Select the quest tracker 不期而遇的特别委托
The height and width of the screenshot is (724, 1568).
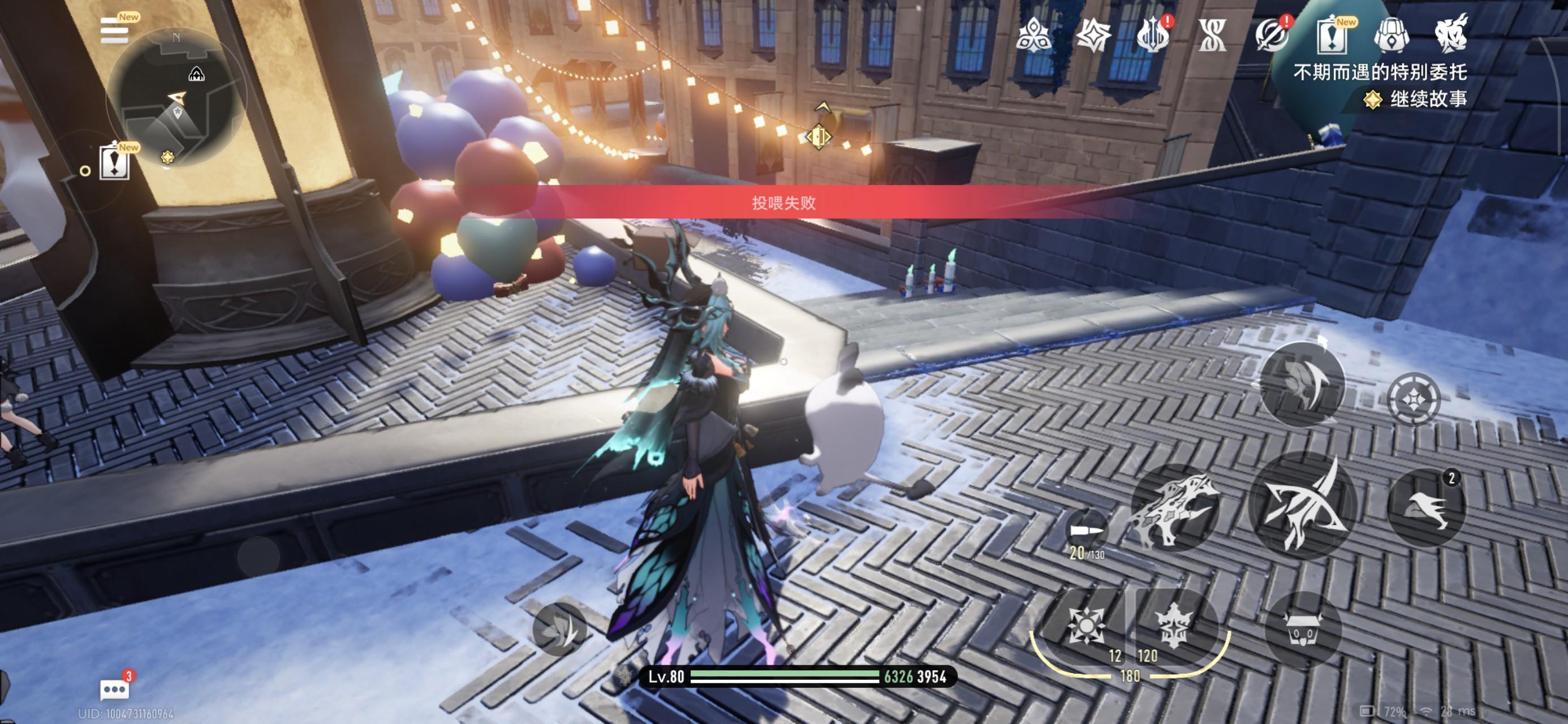tap(1379, 72)
